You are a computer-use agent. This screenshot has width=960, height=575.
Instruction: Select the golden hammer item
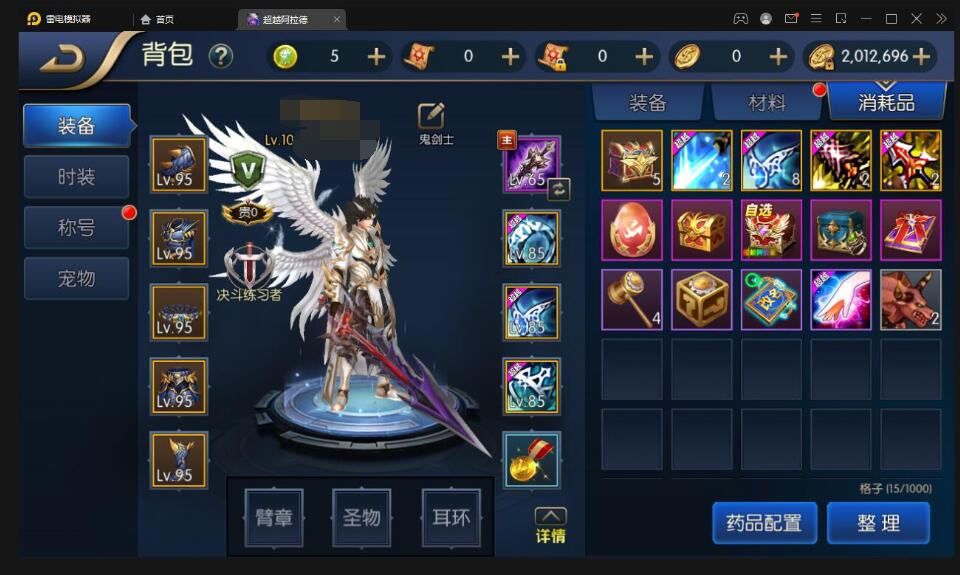(x=632, y=299)
